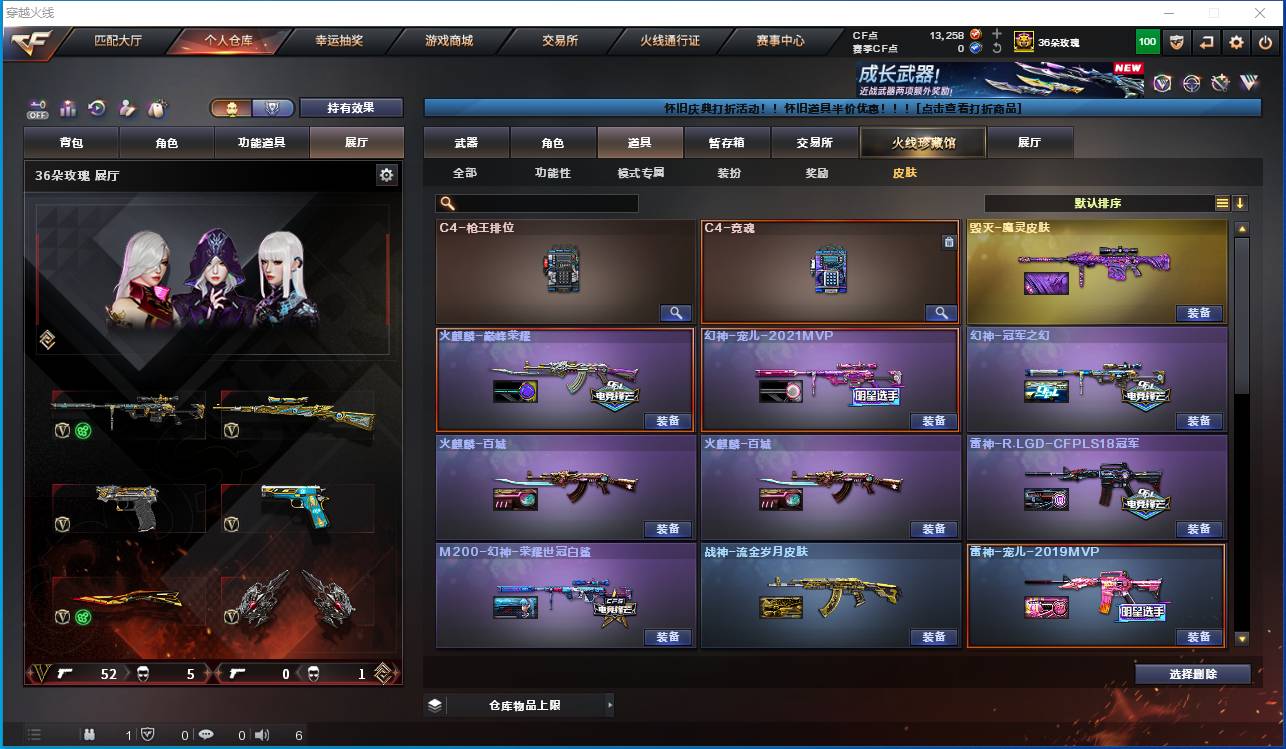
Task: Open the 默认排序 sort dropdown
Action: click(x=1096, y=203)
